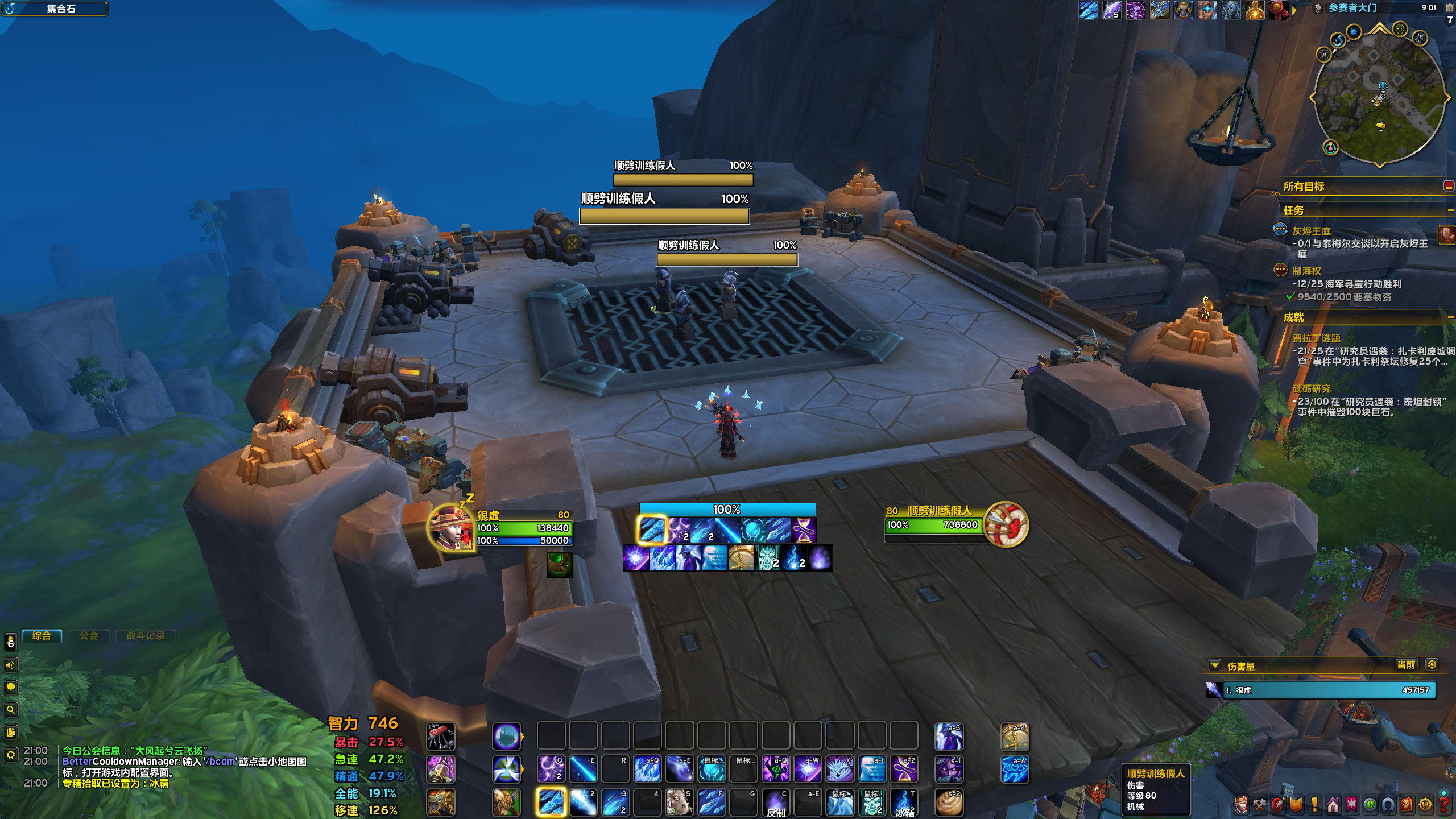Cast the sheep Polymorph ability

point(679,803)
